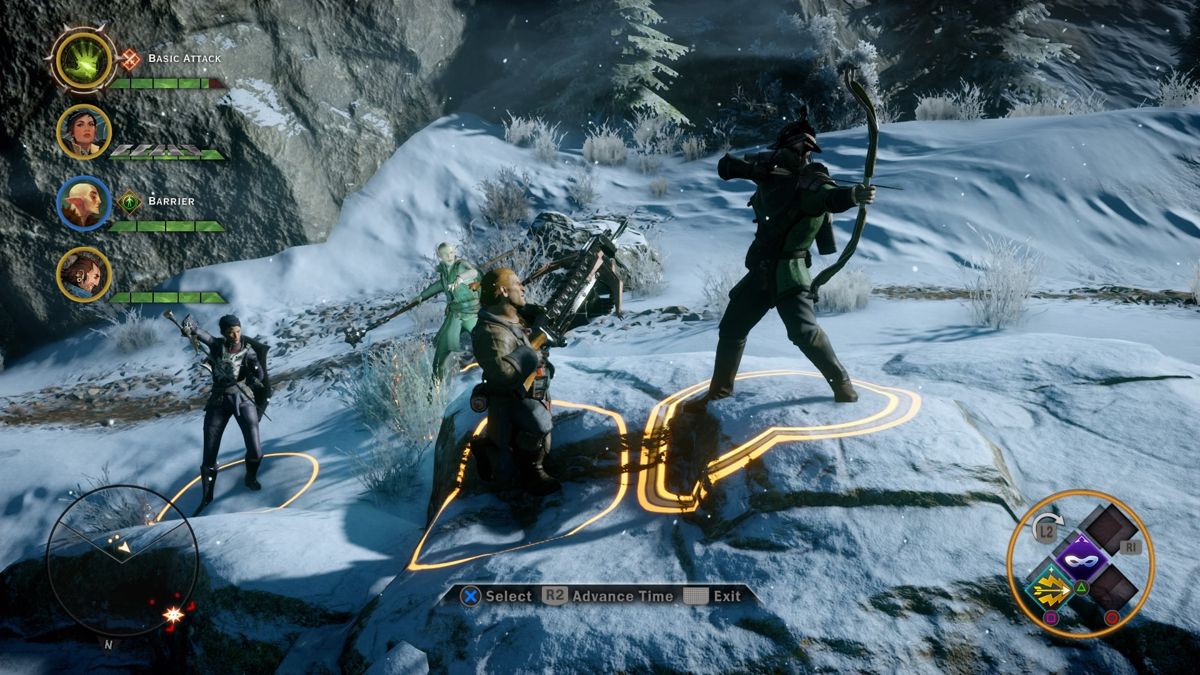The width and height of the screenshot is (1200, 675).
Task: Click the Barrier ability icon
Action: (130, 202)
